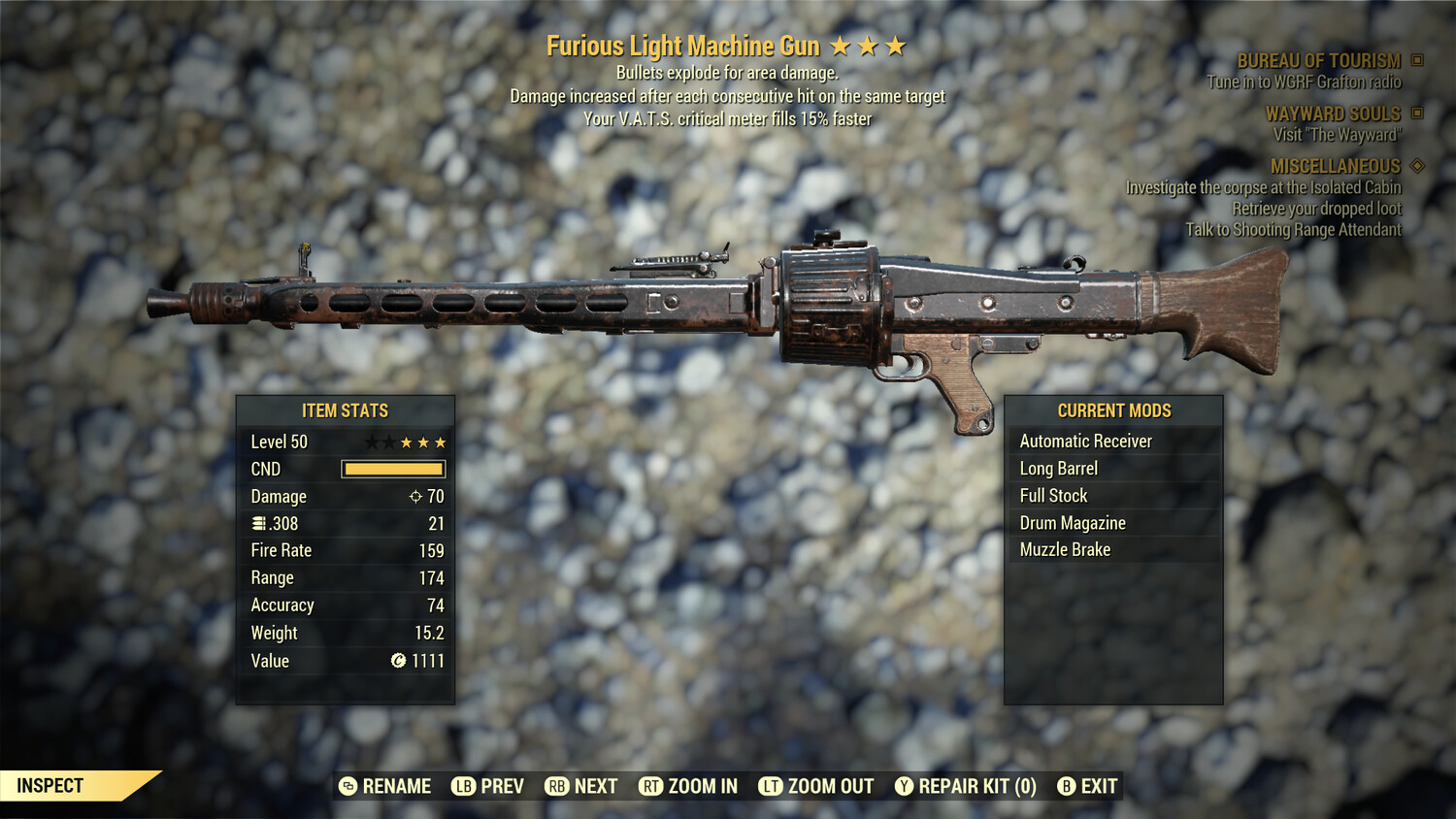1456x819 pixels.
Task: Expand the Wayward Souls quest section
Action: (1335, 113)
